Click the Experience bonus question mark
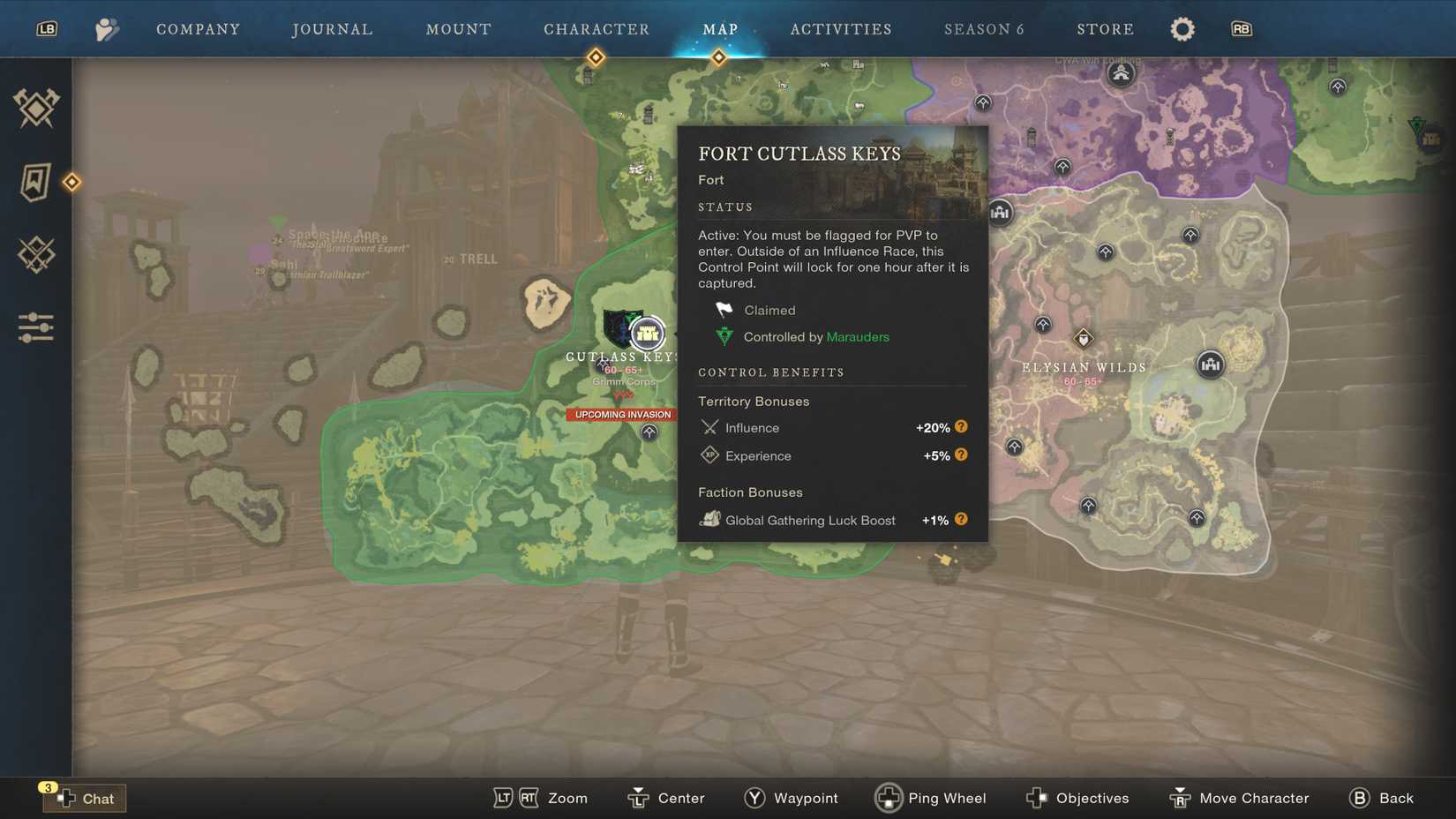 point(961,455)
